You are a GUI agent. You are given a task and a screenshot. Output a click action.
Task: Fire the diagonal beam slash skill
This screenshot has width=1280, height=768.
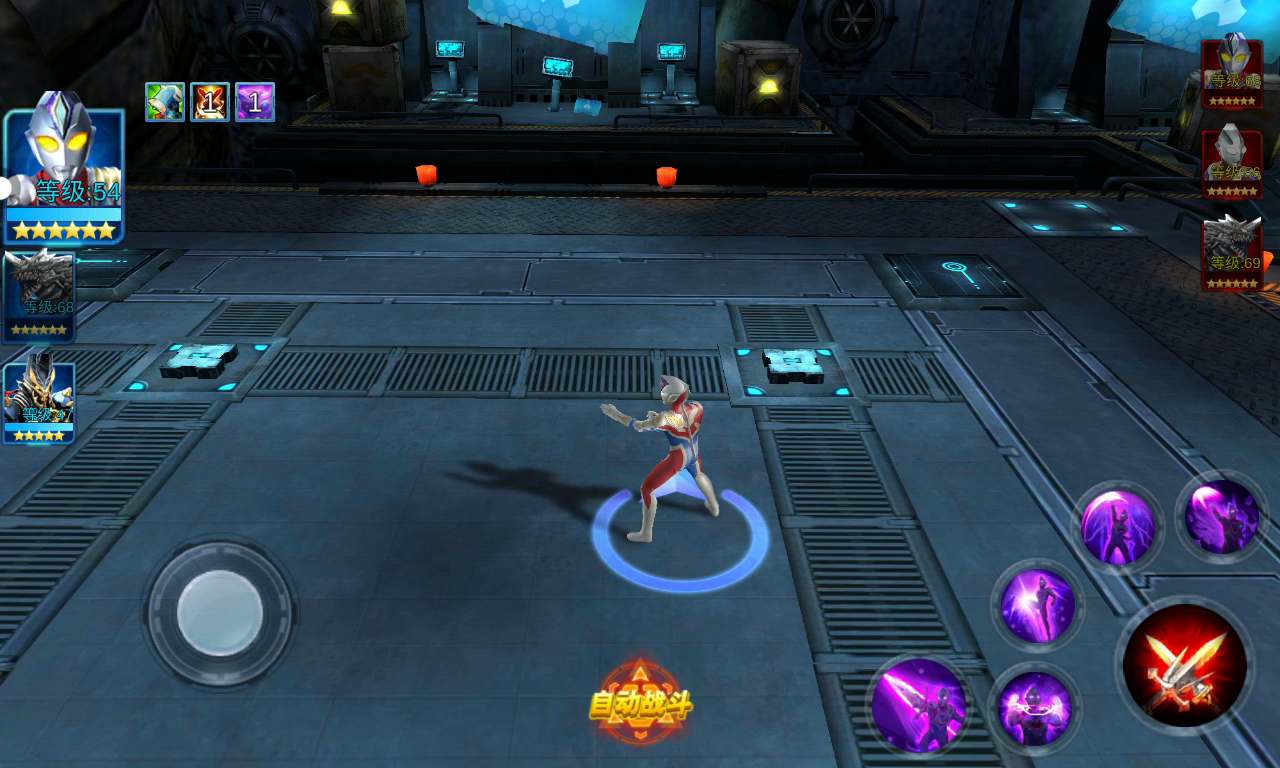pyautogui.click(x=918, y=705)
